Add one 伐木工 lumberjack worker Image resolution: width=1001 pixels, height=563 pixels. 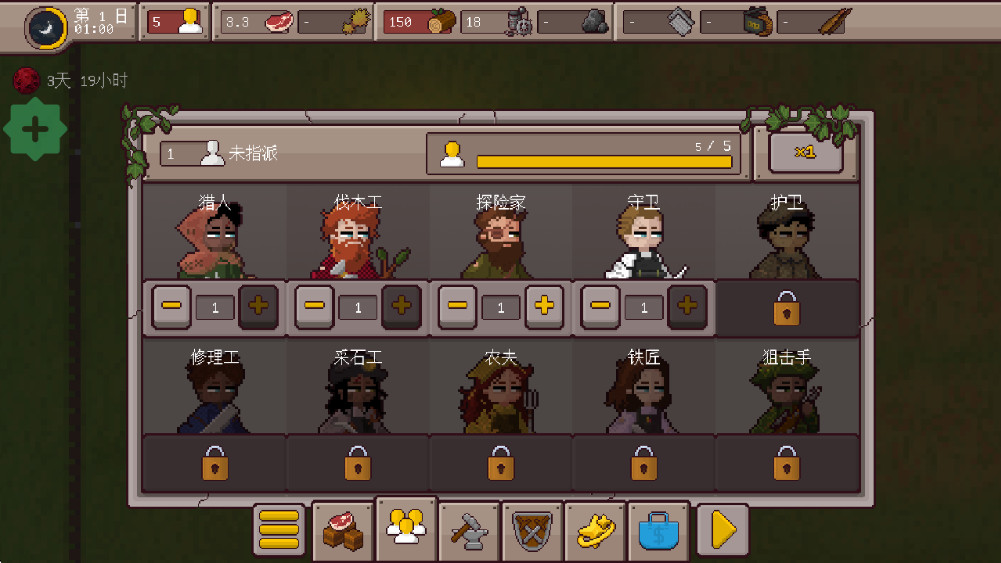click(401, 306)
